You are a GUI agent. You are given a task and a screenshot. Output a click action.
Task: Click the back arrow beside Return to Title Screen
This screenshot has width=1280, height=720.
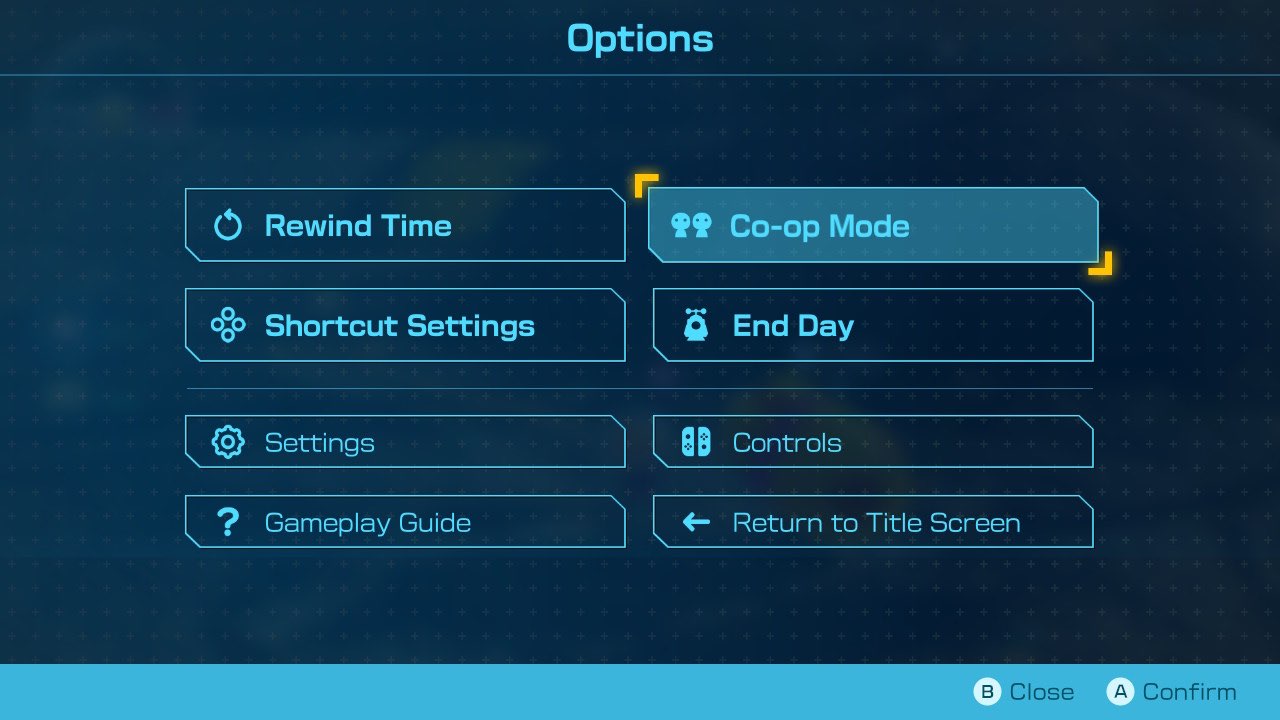696,521
